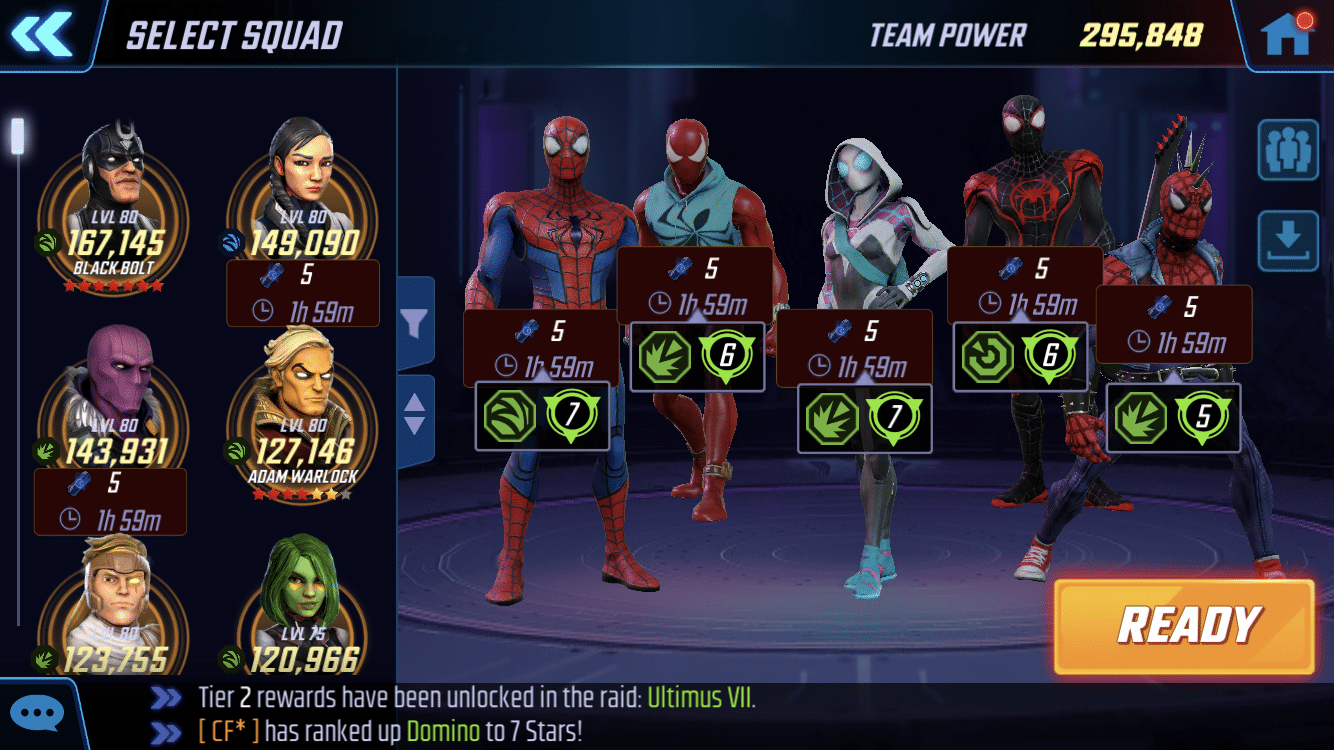This screenshot has width=1334, height=750.
Task: Go back using the double-arrow button
Action: pyautogui.click(x=41, y=34)
